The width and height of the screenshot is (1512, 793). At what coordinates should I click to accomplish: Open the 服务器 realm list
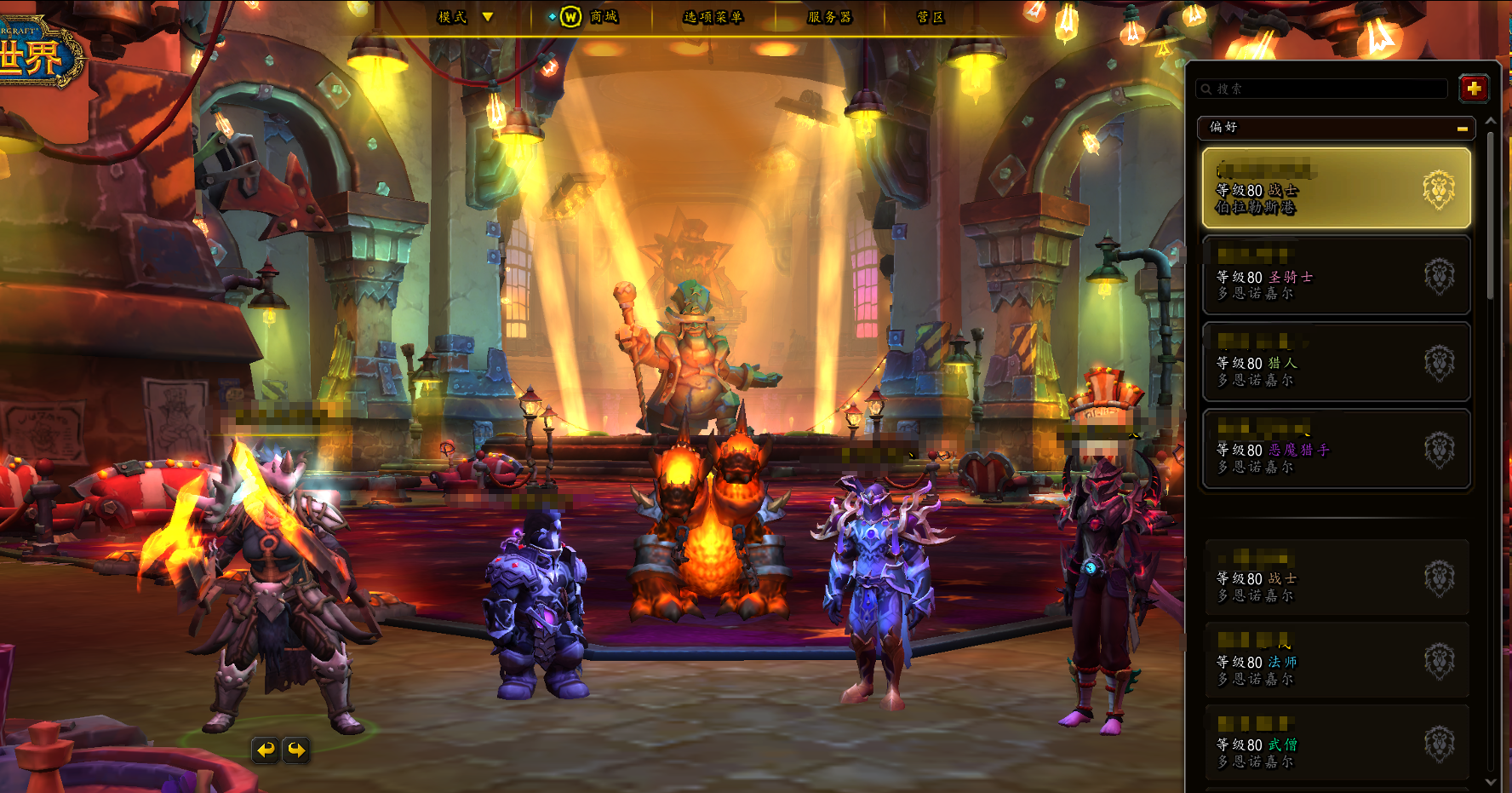829,17
